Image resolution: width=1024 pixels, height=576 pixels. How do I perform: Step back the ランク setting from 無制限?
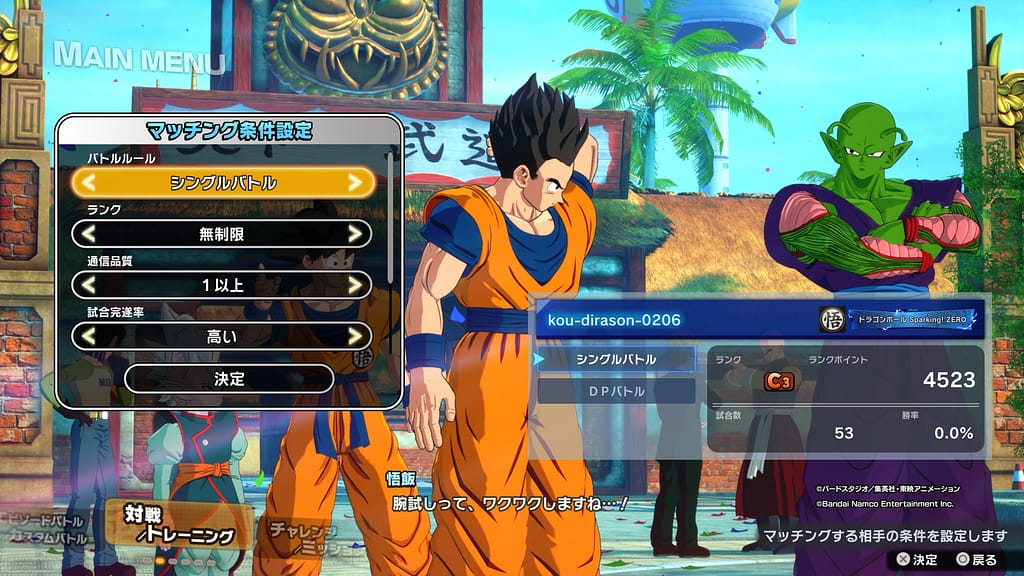click(x=89, y=234)
